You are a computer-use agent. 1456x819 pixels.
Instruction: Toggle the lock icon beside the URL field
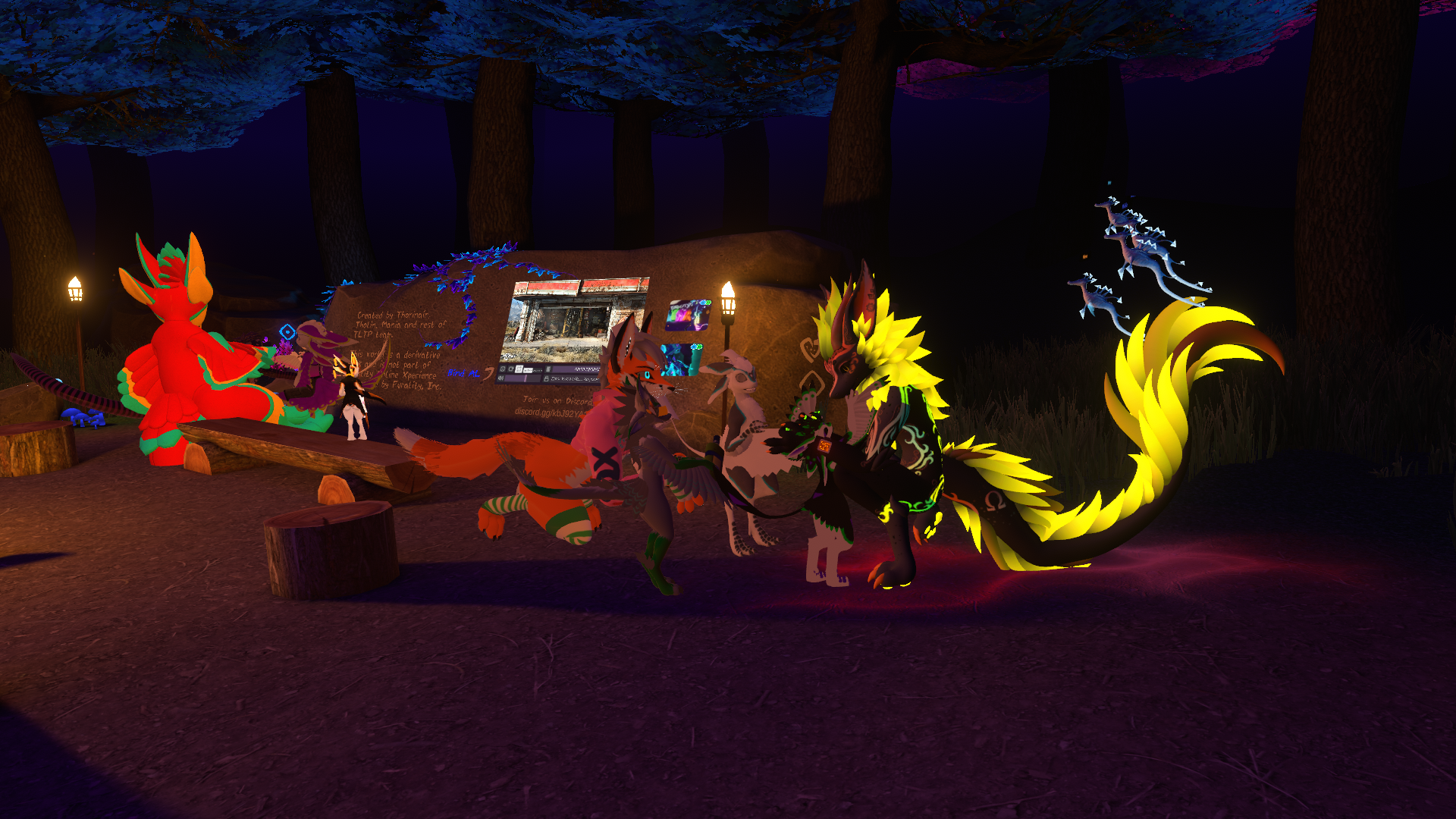click(x=546, y=378)
